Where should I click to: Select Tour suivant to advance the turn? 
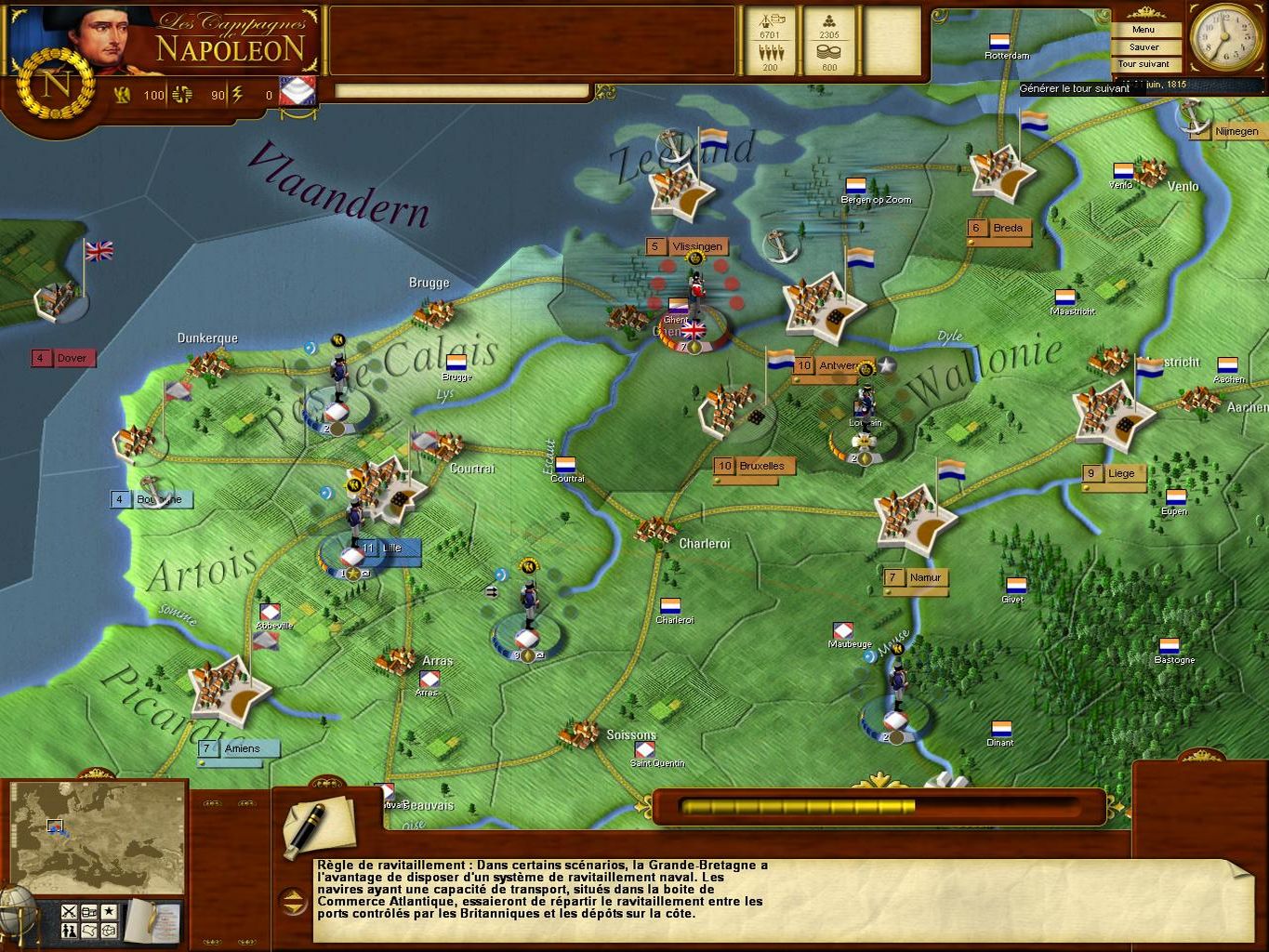pos(1143,63)
